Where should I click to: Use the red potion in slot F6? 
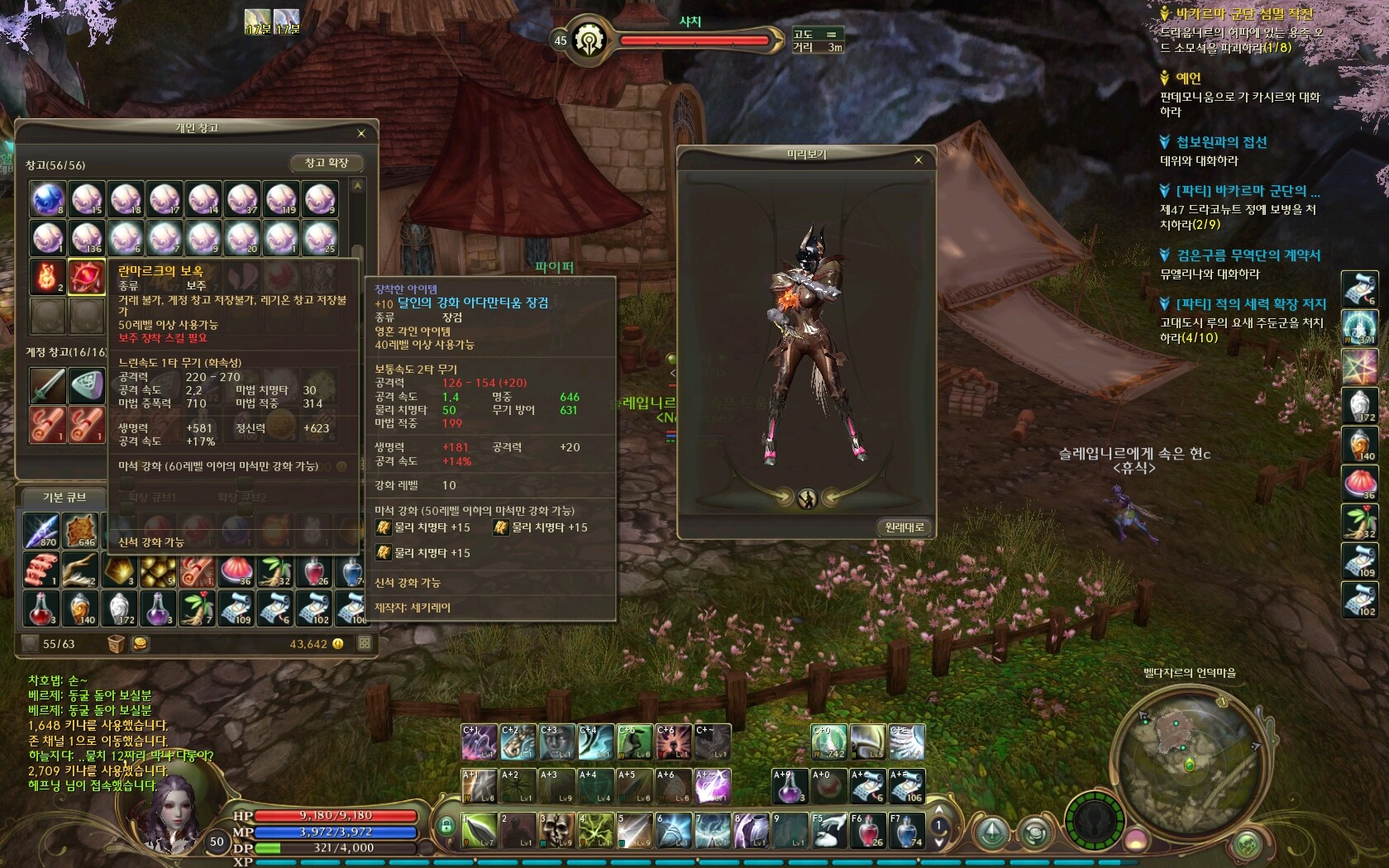click(867, 830)
